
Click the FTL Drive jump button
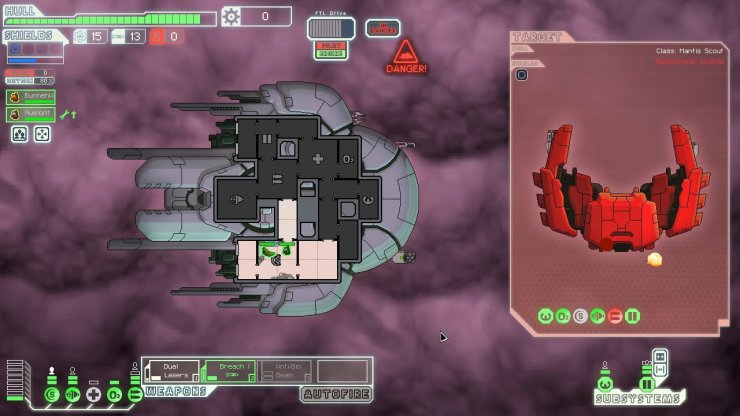(330, 28)
